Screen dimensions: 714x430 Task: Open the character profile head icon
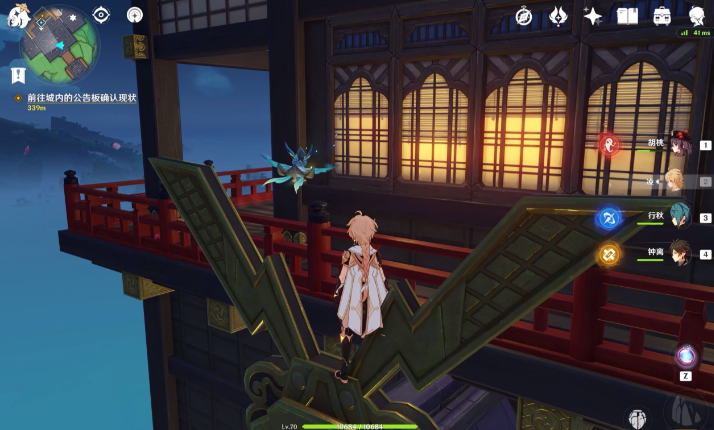pyautogui.click(x=696, y=14)
